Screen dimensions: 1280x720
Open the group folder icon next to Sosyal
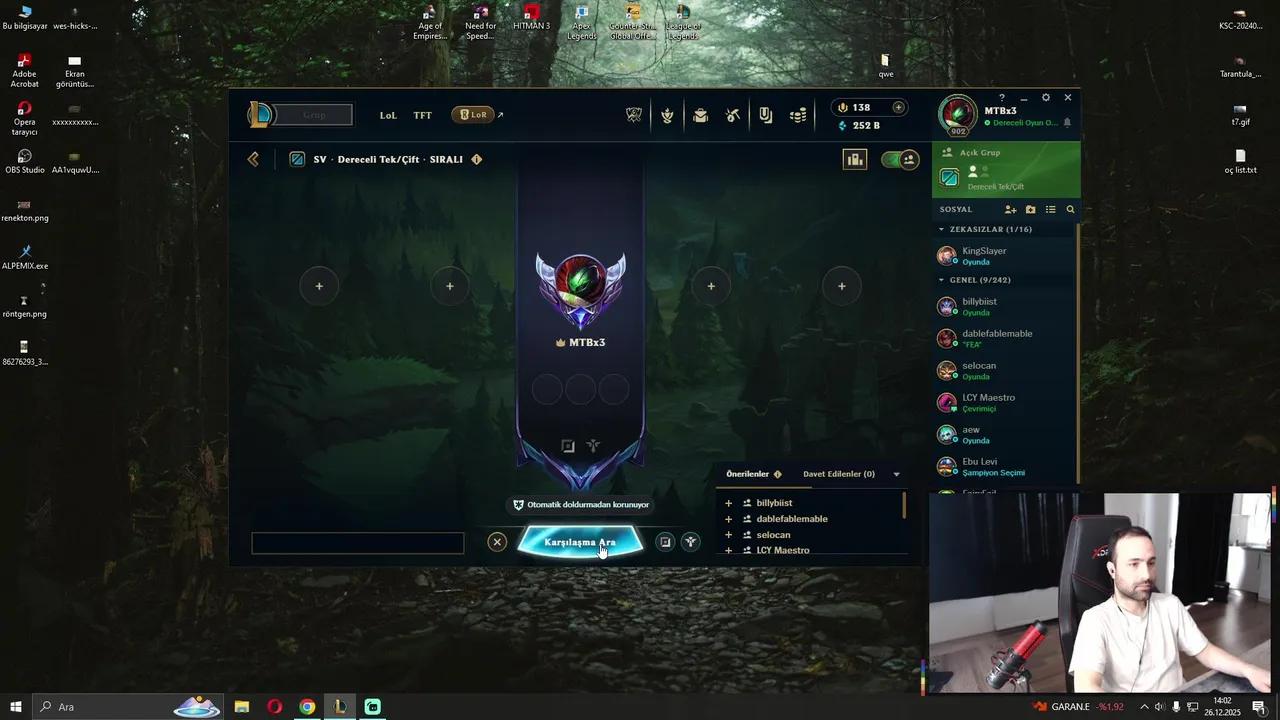pos(1030,209)
